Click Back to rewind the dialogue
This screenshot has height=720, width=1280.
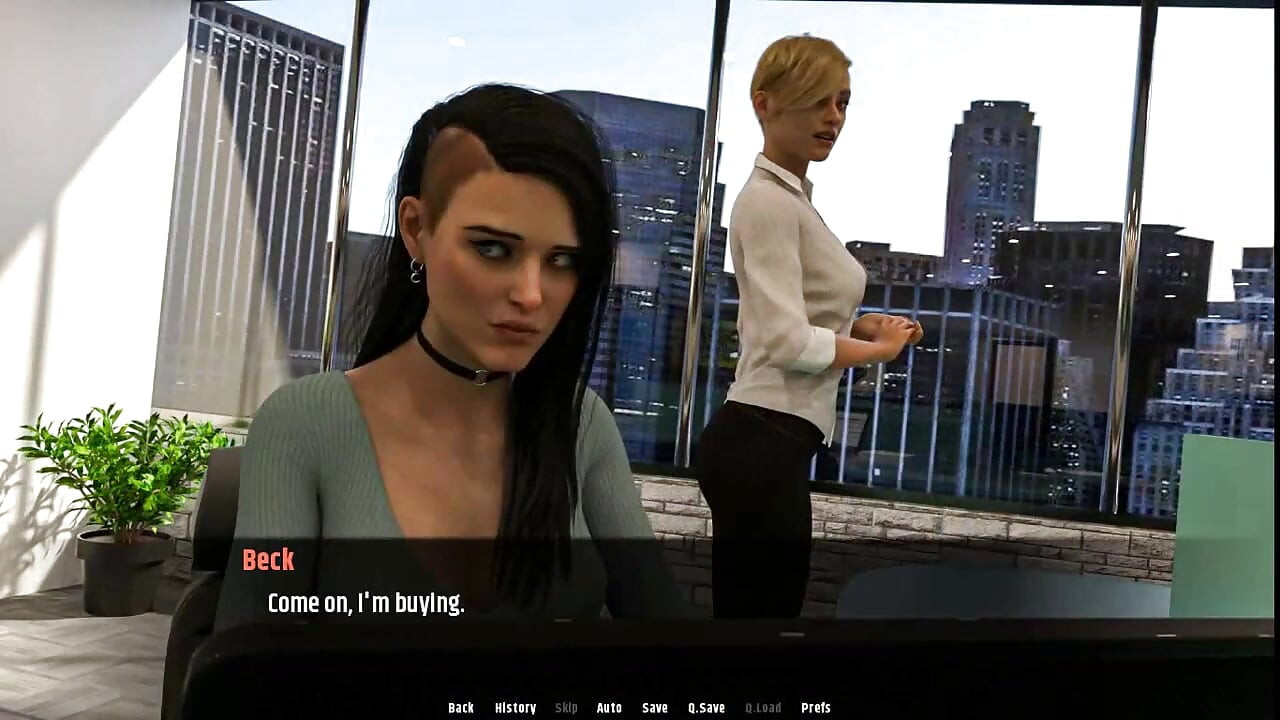coord(461,707)
